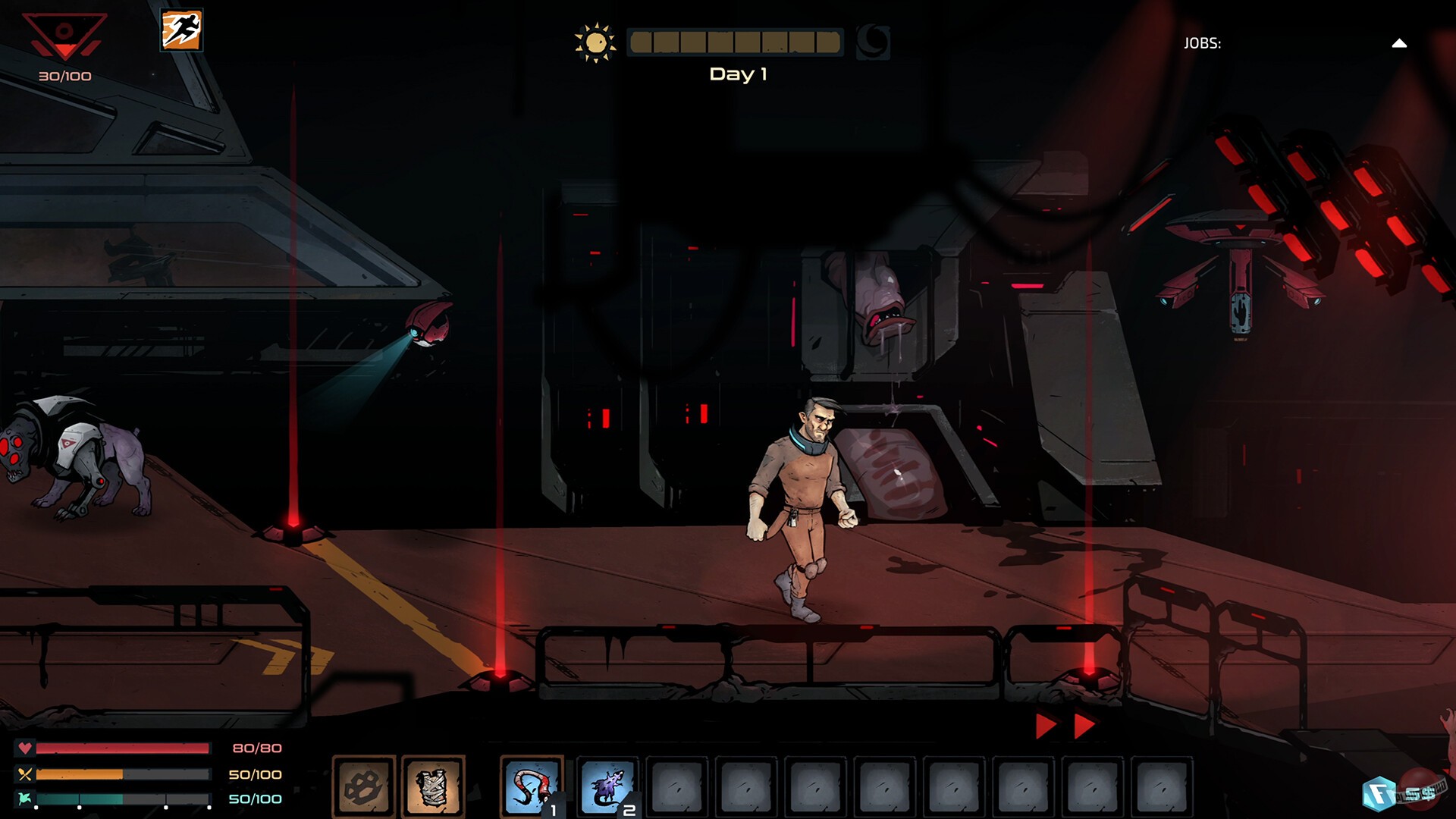Click the heart icon on the health bar
This screenshot has height=819, width=1456.
click(25, 748)
